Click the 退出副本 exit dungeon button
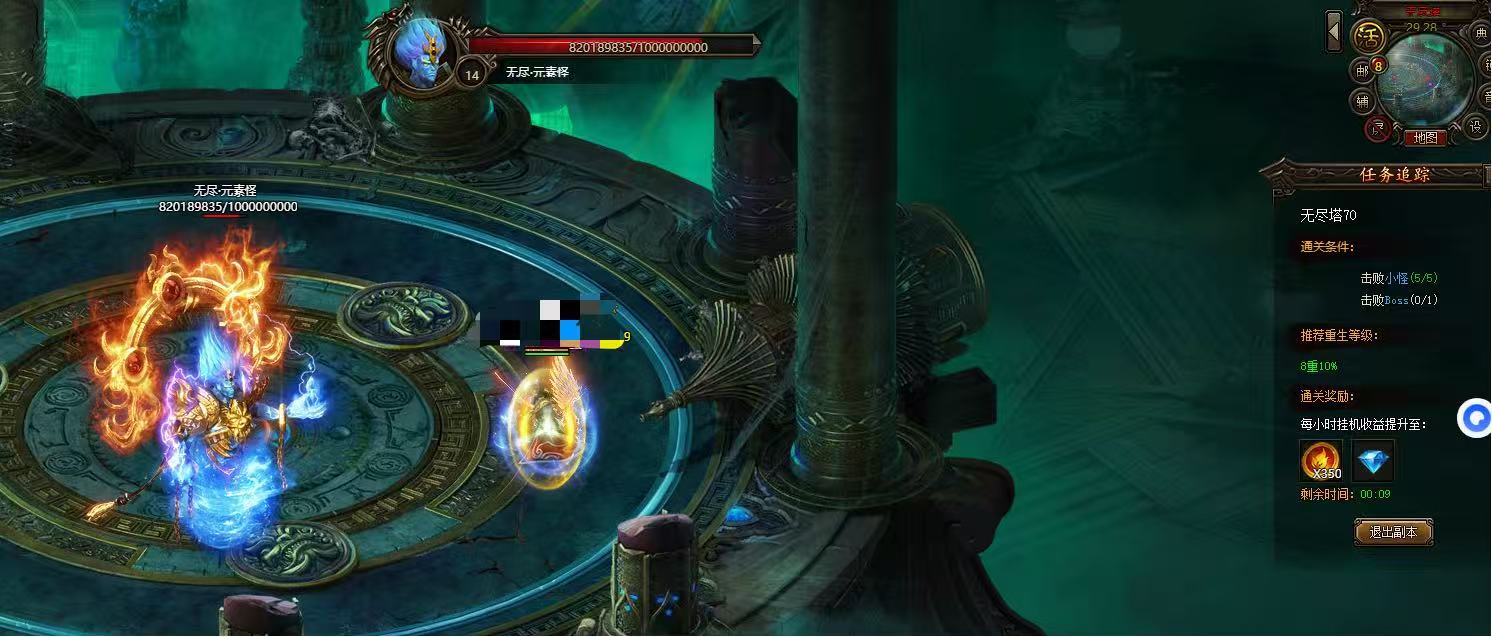Viewport: 1492px width, 637px height. [1393, 532]
